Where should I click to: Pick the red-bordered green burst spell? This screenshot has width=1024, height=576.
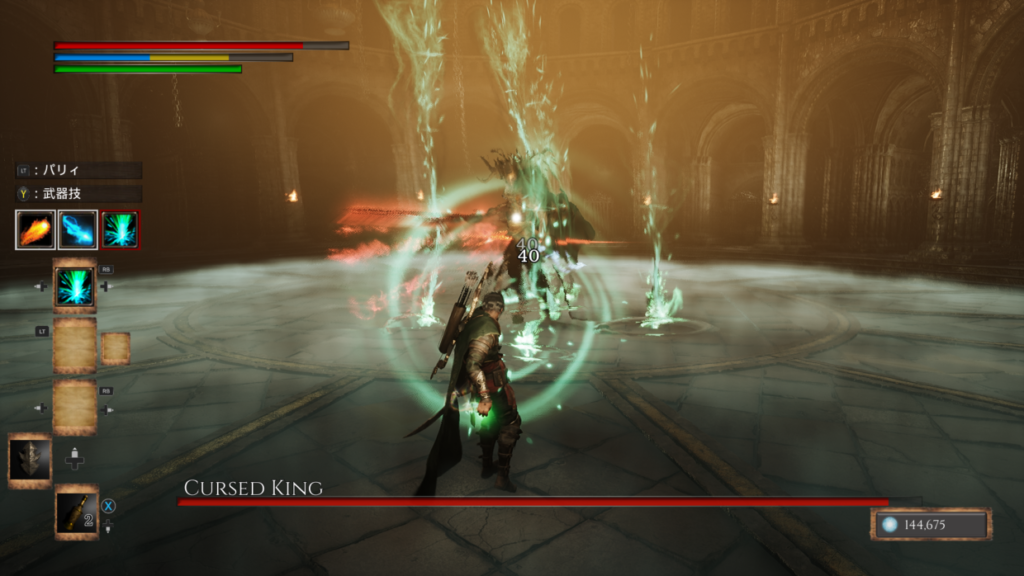coord(121,230)
